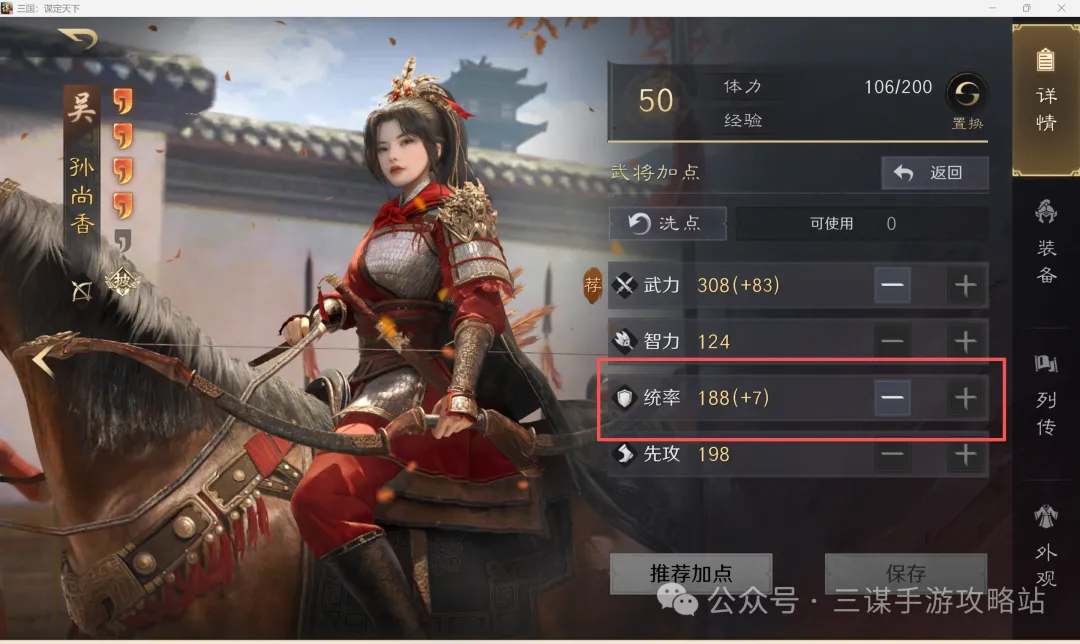Add a point to 先攻
The image size is (1080, 644).
click(965, 455)
